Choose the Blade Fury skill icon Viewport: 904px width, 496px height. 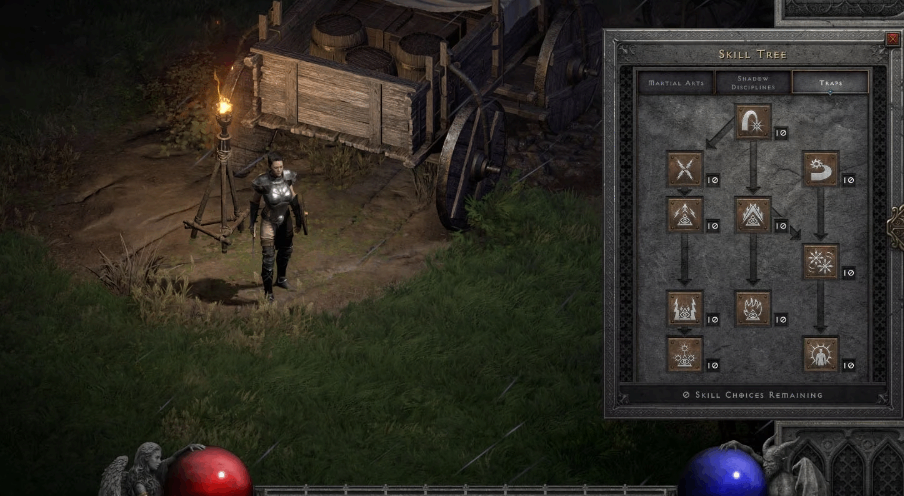pyautogui.click(x=820, y=261)
